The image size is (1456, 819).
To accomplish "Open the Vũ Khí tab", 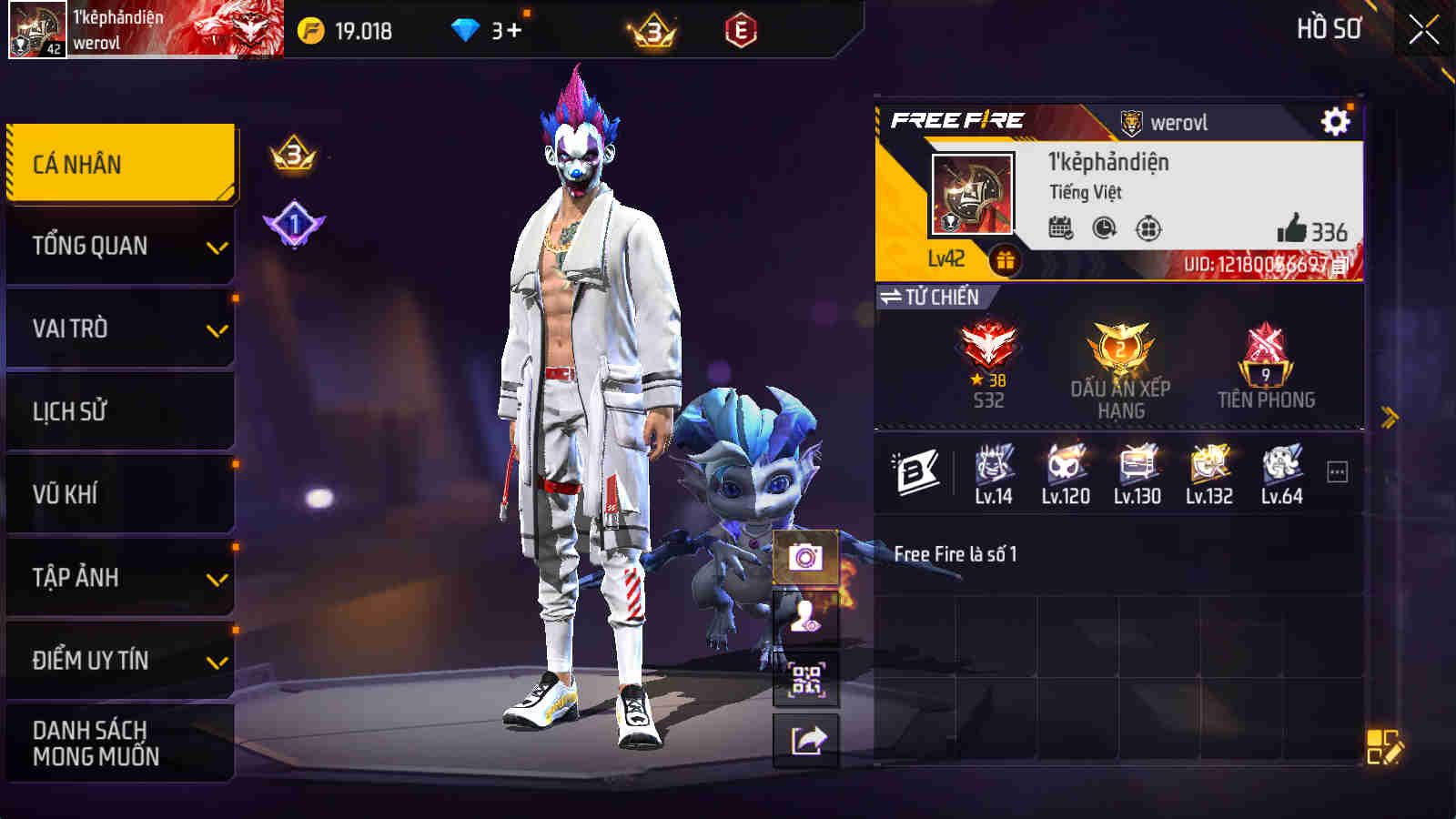I will (x=118, y=494).
